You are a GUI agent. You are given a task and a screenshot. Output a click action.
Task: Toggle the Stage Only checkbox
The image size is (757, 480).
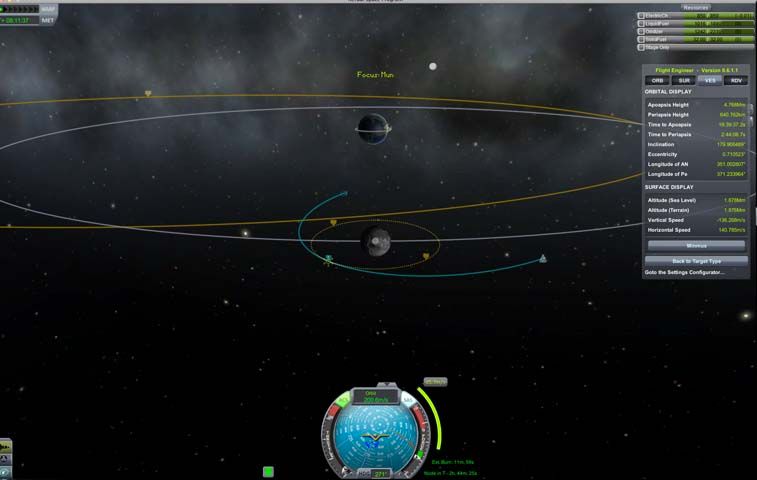coord(642,47)
